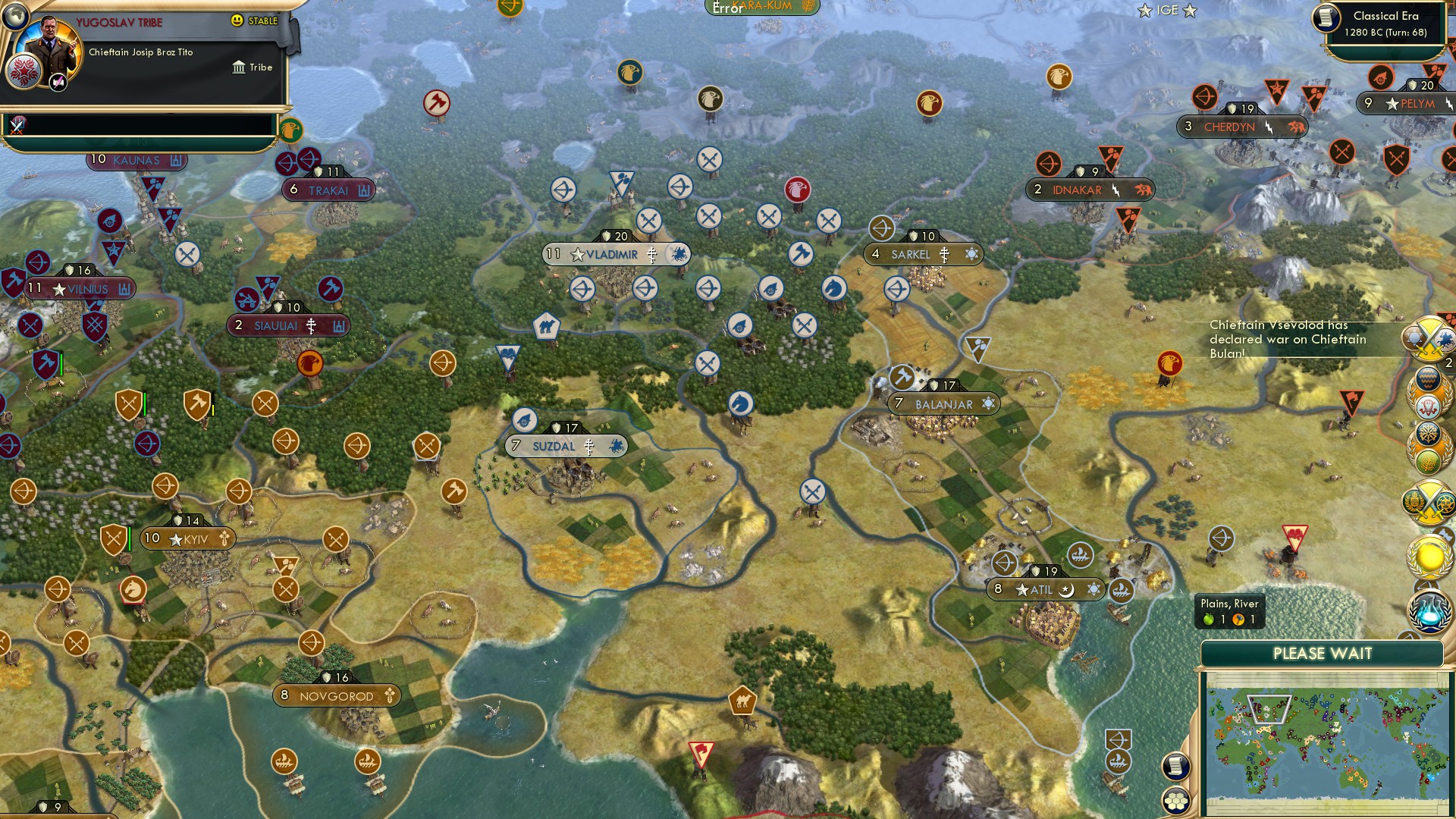Image resolution: width=1456 pixels, height=819 pixels.
Task: Select the Suzdal city banner
Action: (565, 446)
